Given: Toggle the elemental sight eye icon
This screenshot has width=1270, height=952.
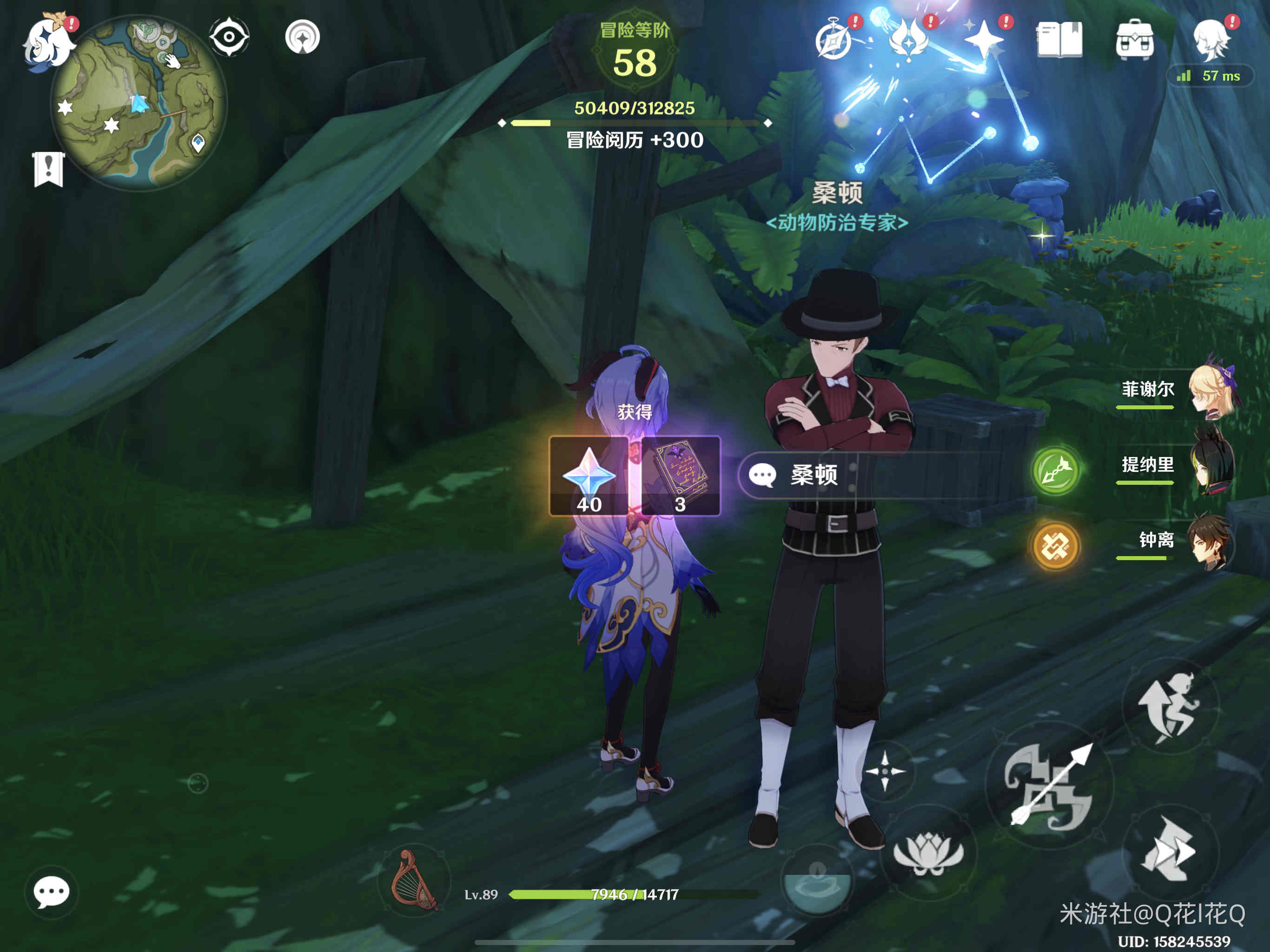Looking at the screenshot, I should (229, 37).
